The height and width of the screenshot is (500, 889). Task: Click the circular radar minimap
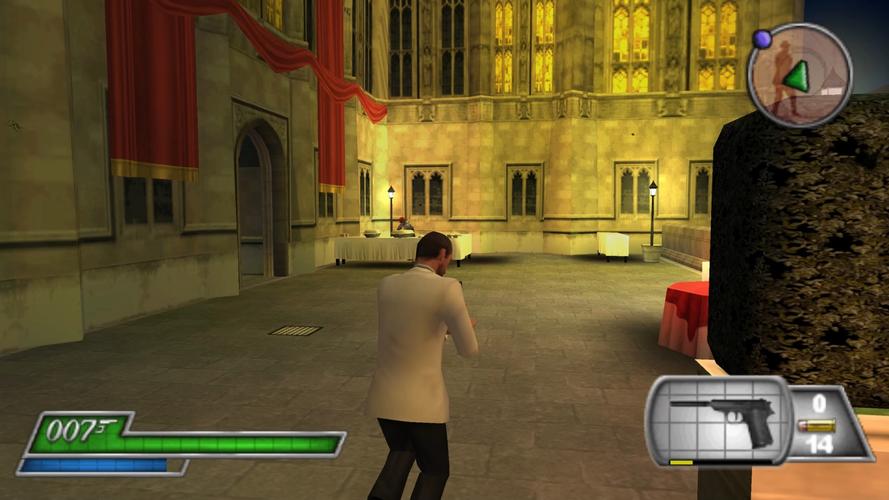(x=799, y=74)
